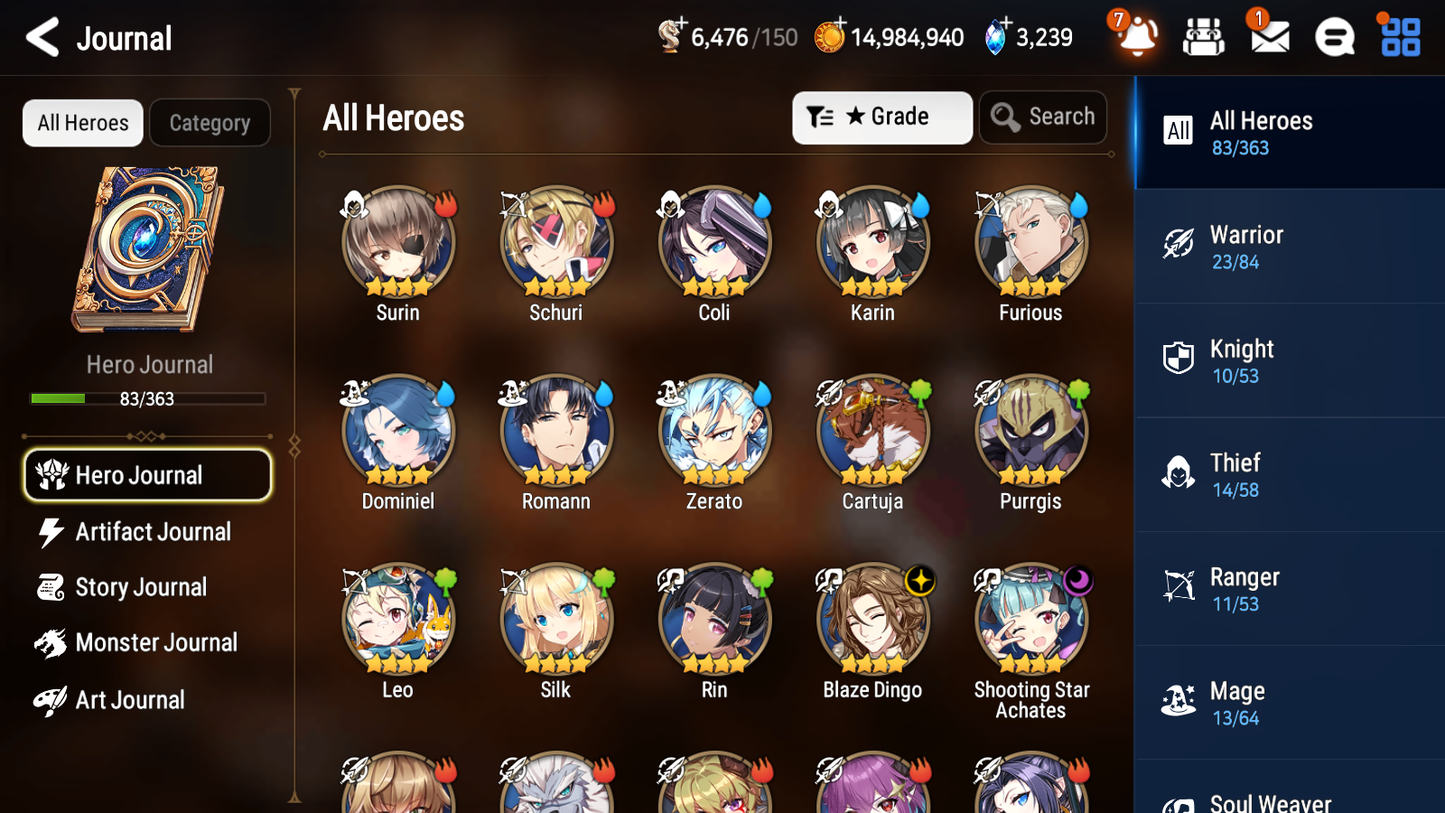This screenshot has width=1445, height=813.
Task: Open the chat bubble icon
Action: [x=1333, y=36]
